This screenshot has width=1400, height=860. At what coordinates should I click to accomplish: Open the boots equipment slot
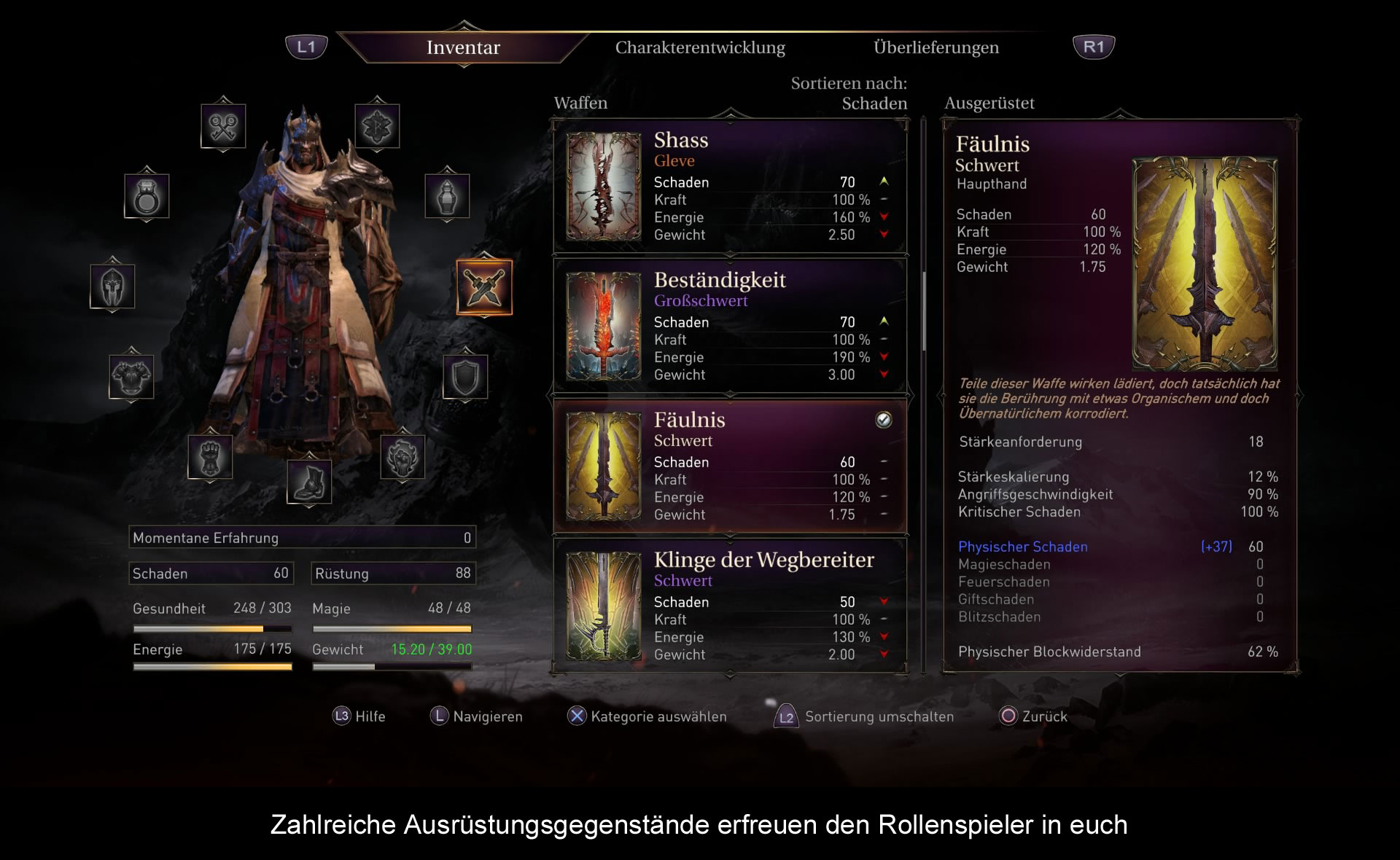[x=309, y=482]
